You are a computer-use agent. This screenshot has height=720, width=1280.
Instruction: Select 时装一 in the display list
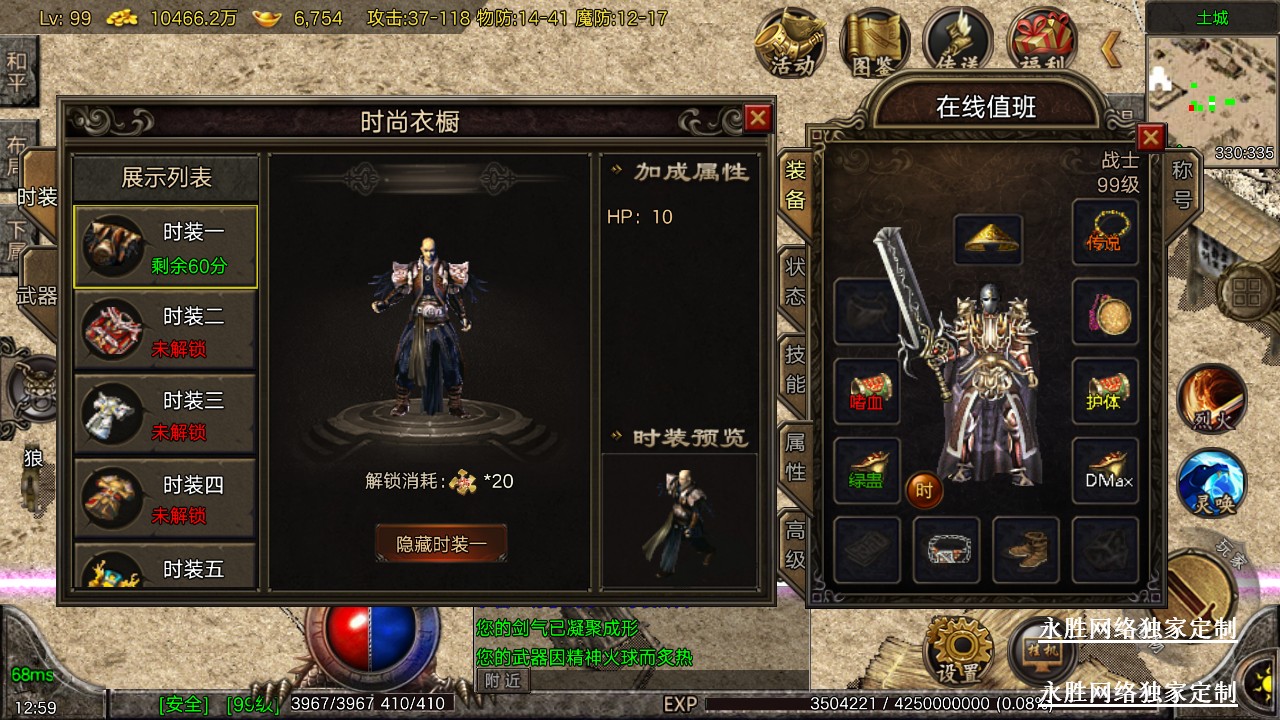[165, 247]
